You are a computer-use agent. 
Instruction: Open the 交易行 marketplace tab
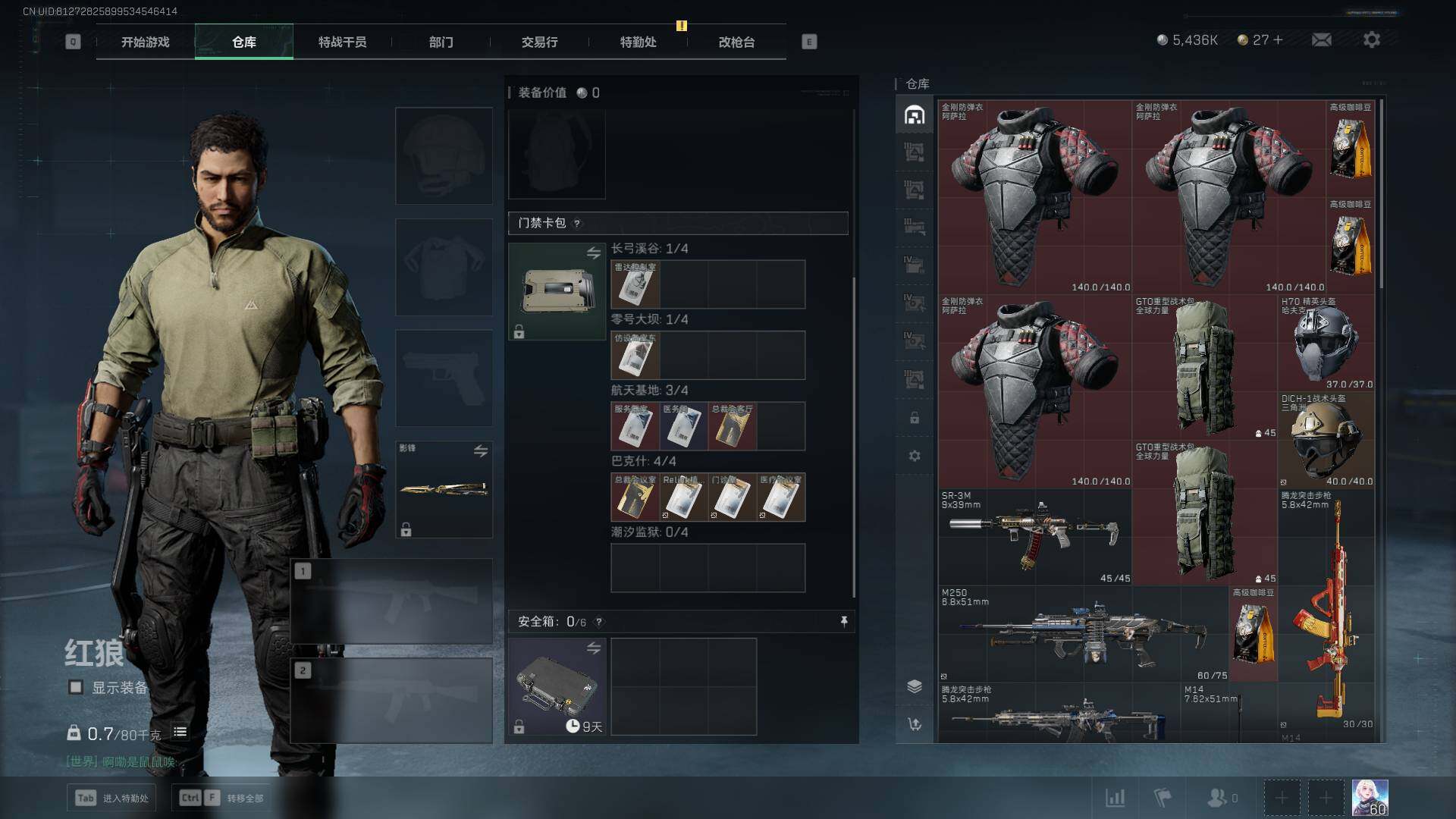coord(539,42)
